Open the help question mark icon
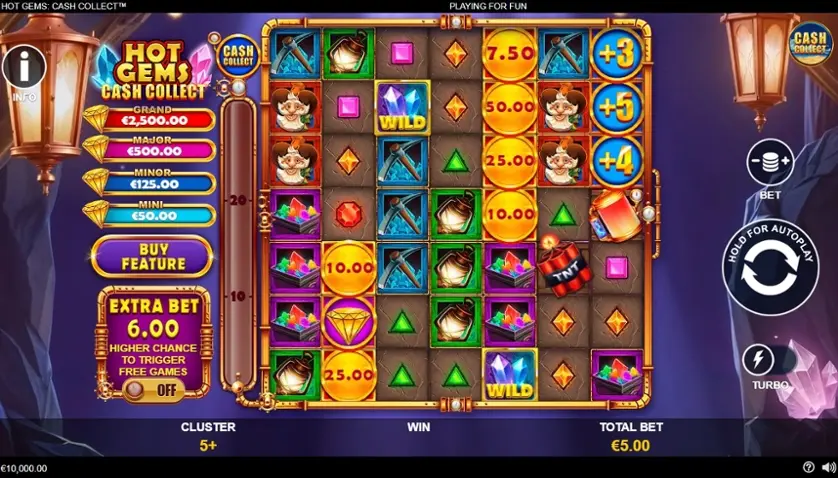838x478 pixels. [x=808, y=467]
